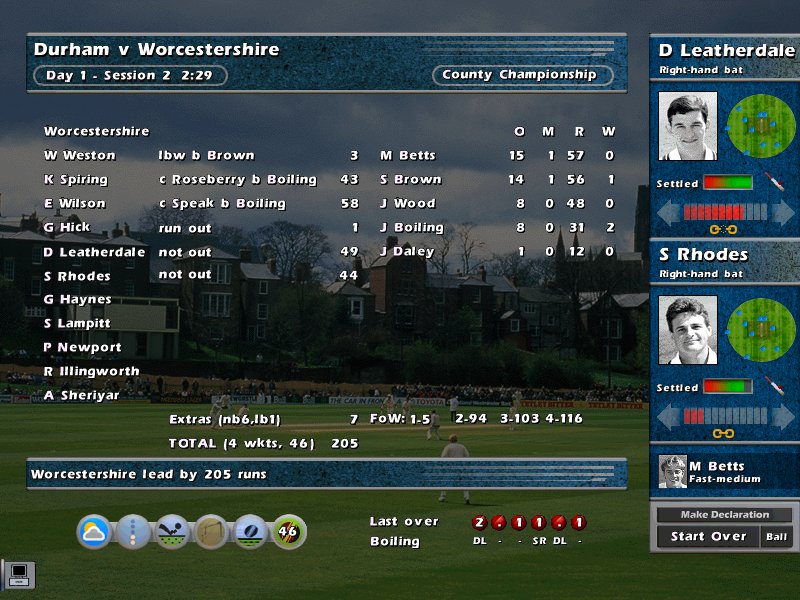Click the Ball button
This screenshot has width=800, height=600.
(777, 537)
